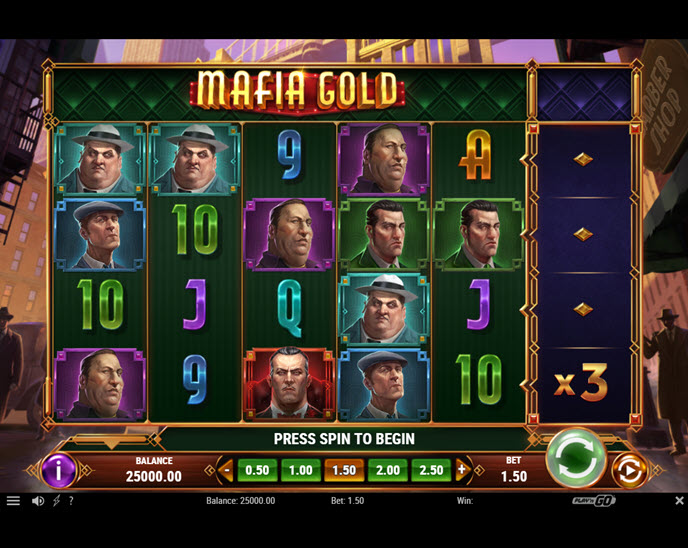Image resolution: width=688 pixels, height=548 pixels.
Task: Increase the bet with the plus button
Action: [x=461, y=470]
